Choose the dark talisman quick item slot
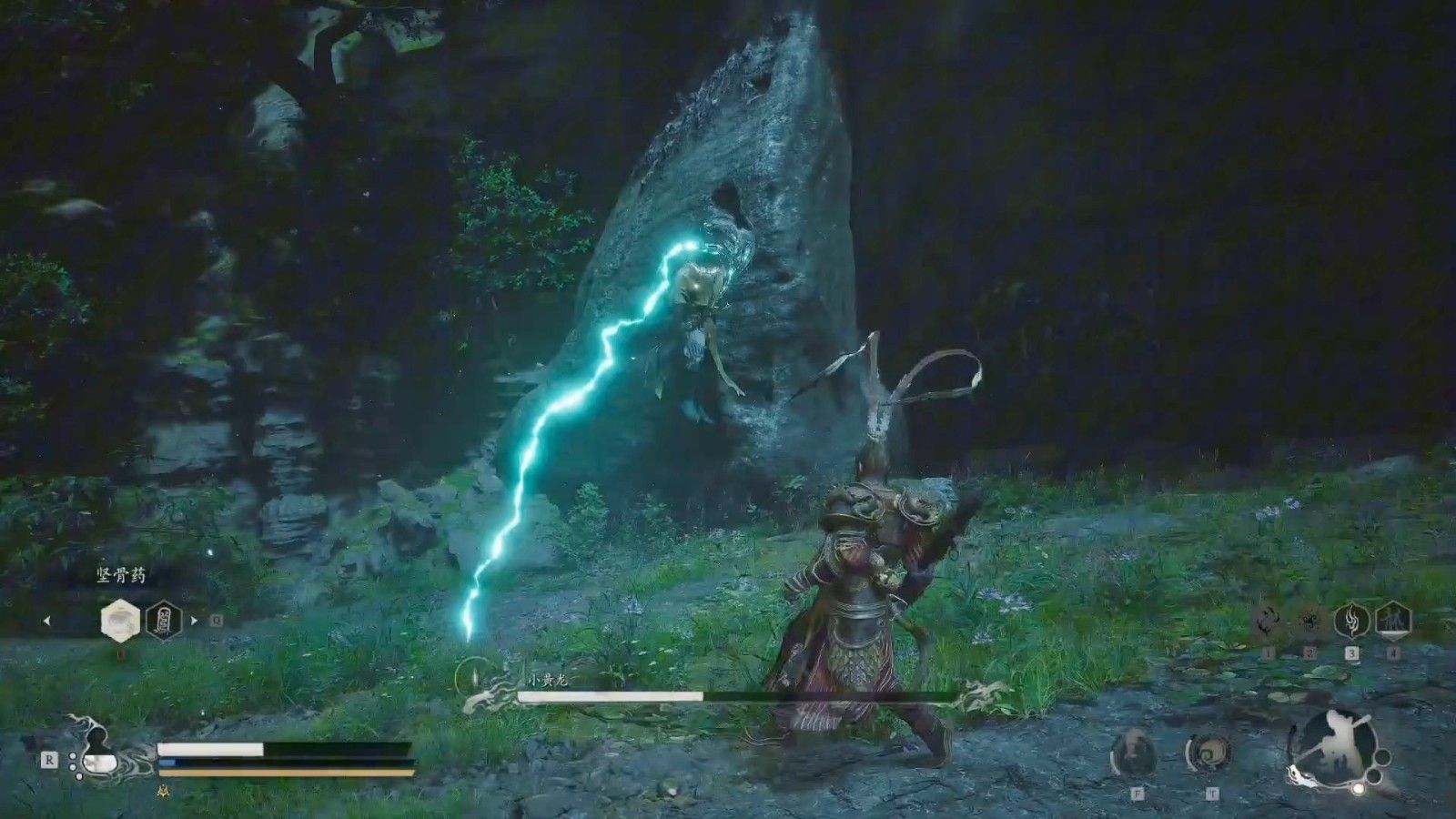Image resolution: width=1456 pixels, height=819 pixels. (x=164, y=622)
